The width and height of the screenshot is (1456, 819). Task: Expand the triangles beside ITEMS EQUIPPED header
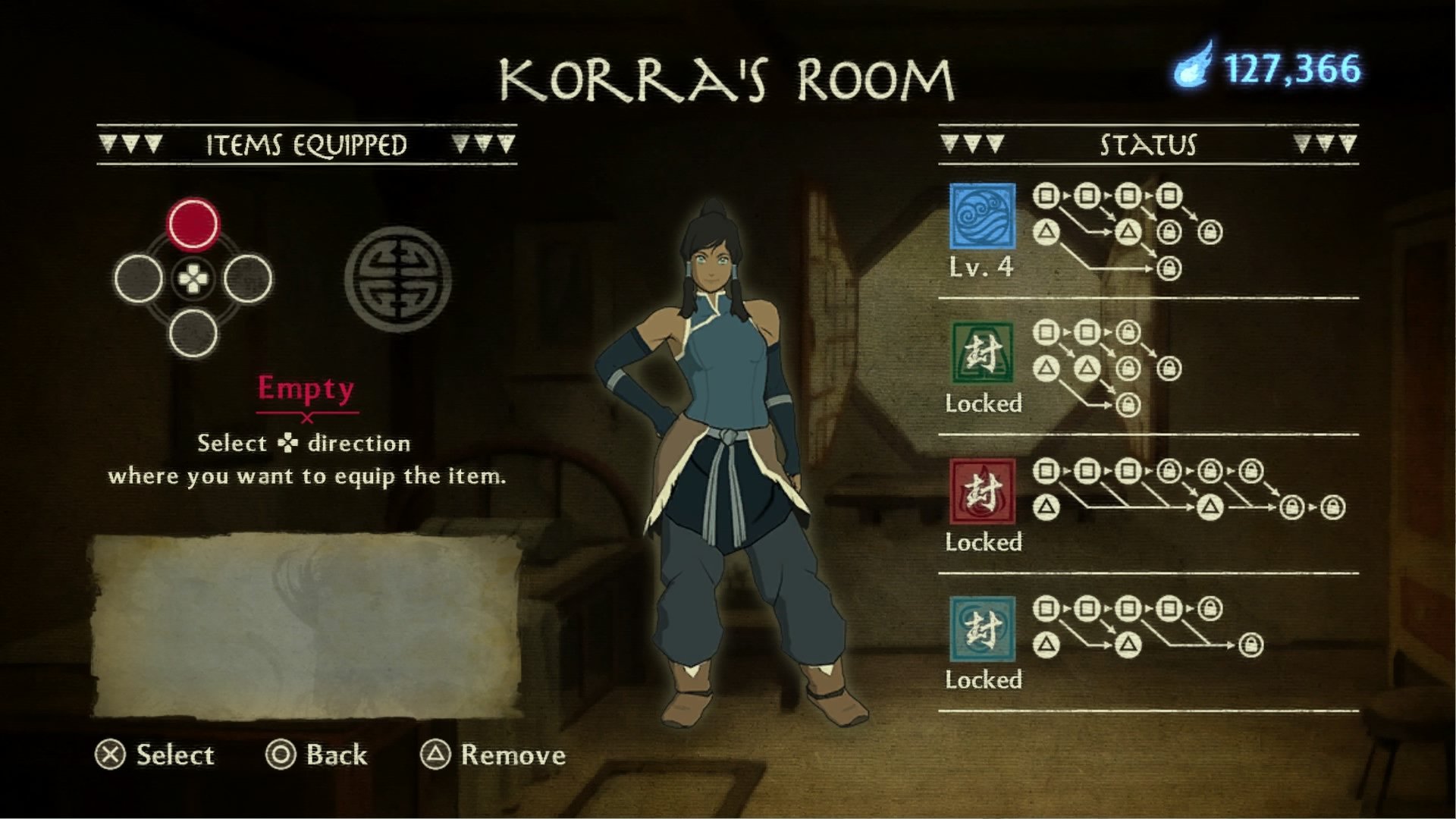133,142
